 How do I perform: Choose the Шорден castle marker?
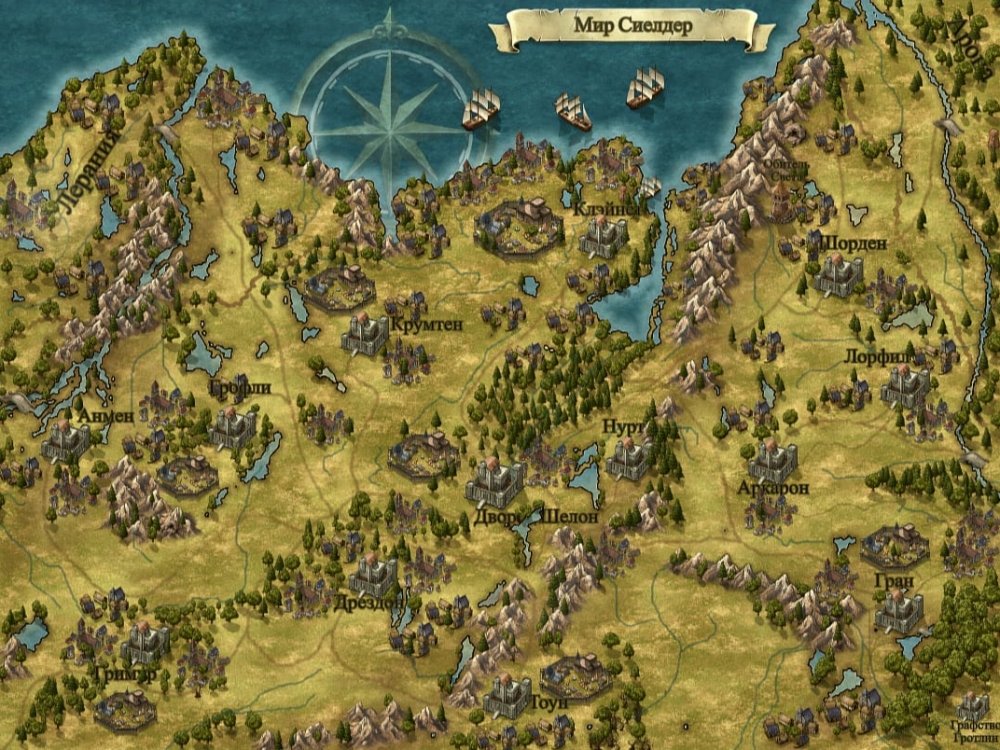pyautogui.click(x=838, y=274)
